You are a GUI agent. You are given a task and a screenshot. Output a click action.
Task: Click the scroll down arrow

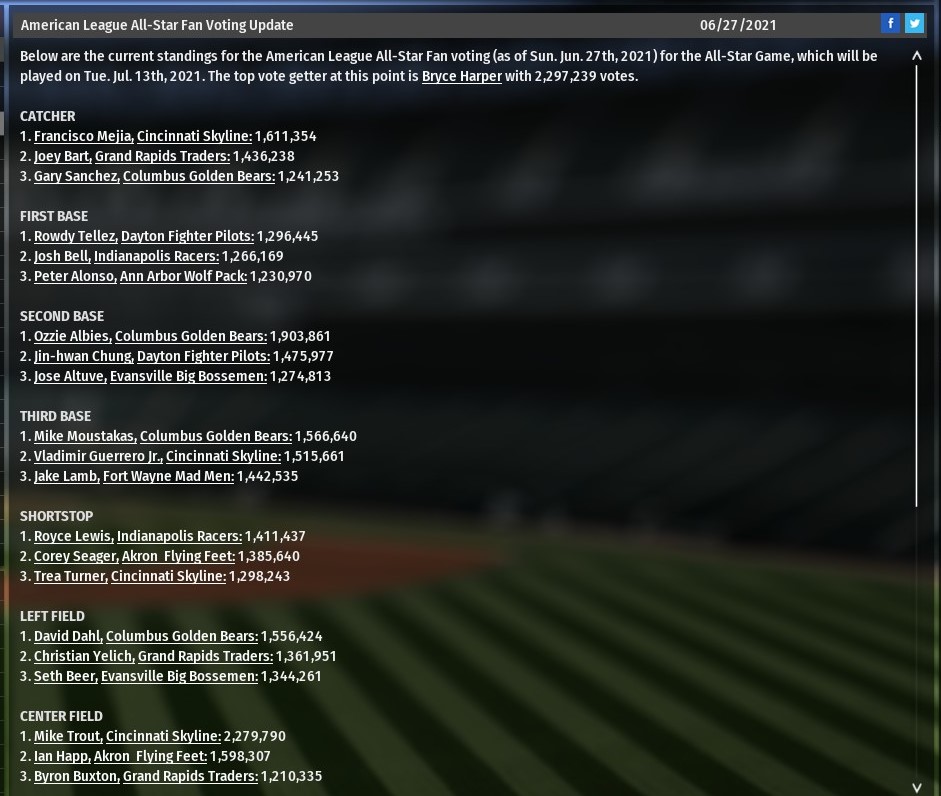pyautogui.click(x=917, y=787)
